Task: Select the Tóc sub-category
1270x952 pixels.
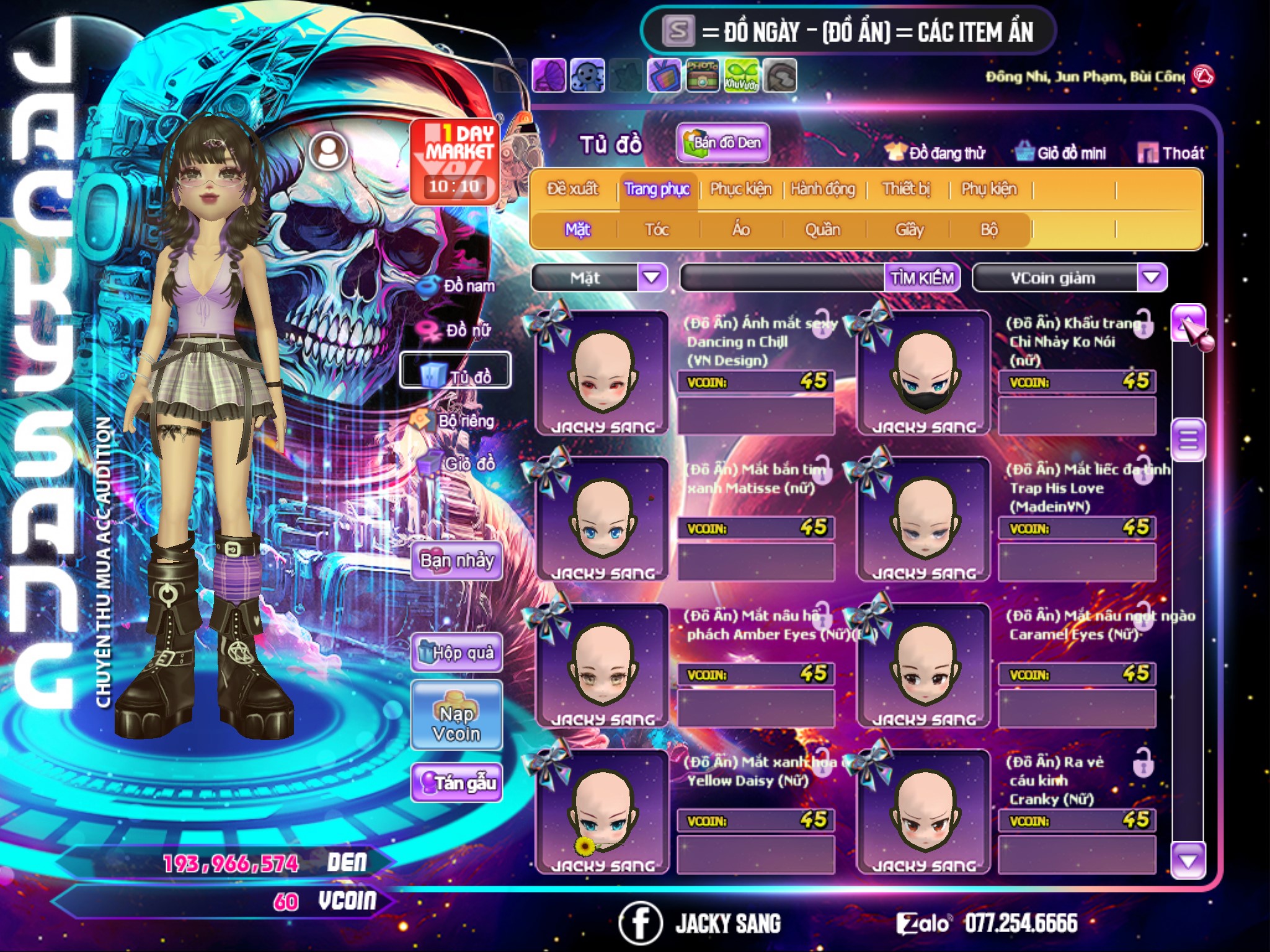Action: [x=657, y=229]
